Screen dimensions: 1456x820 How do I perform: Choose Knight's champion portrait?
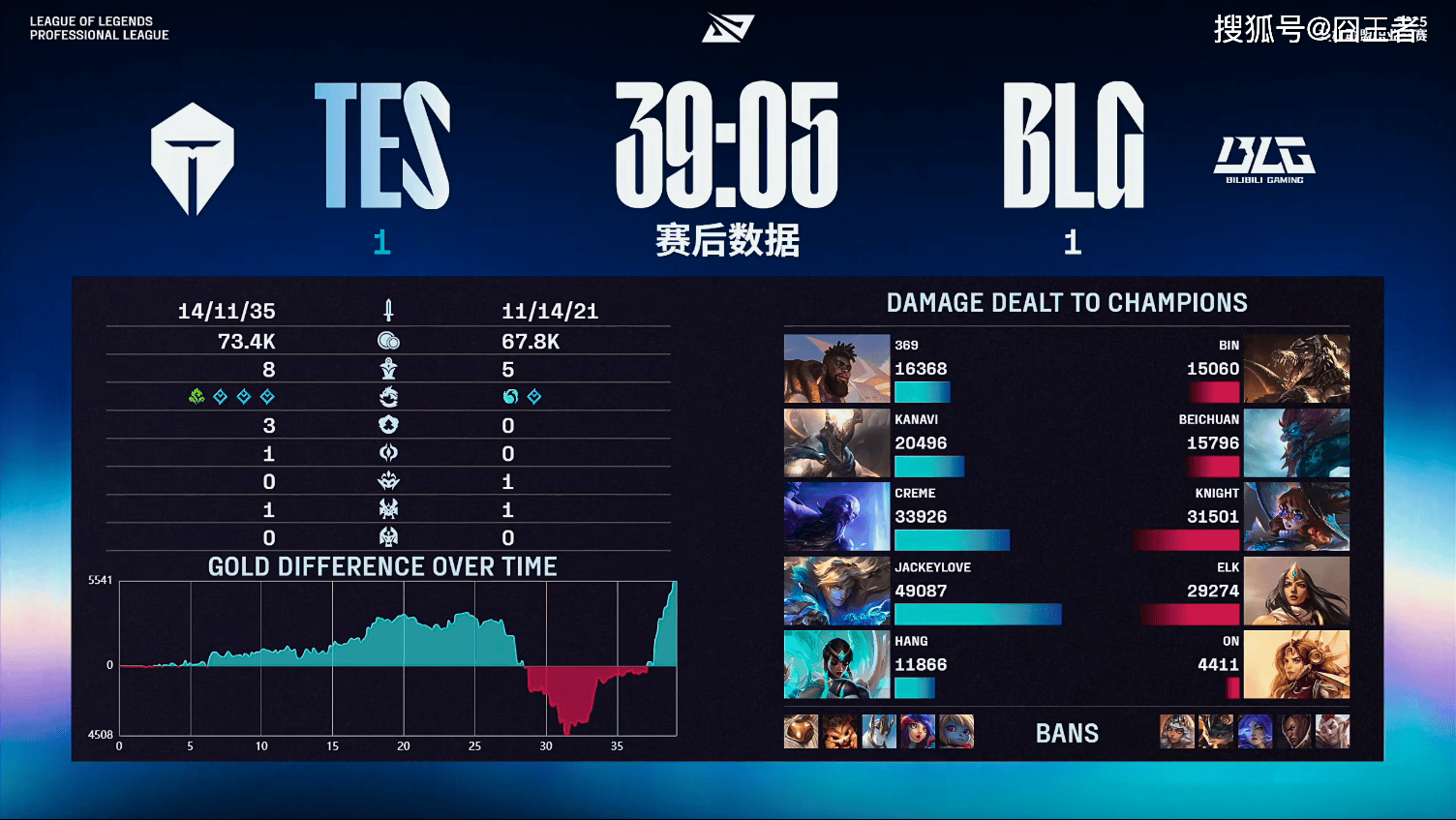pos(1296,517)
